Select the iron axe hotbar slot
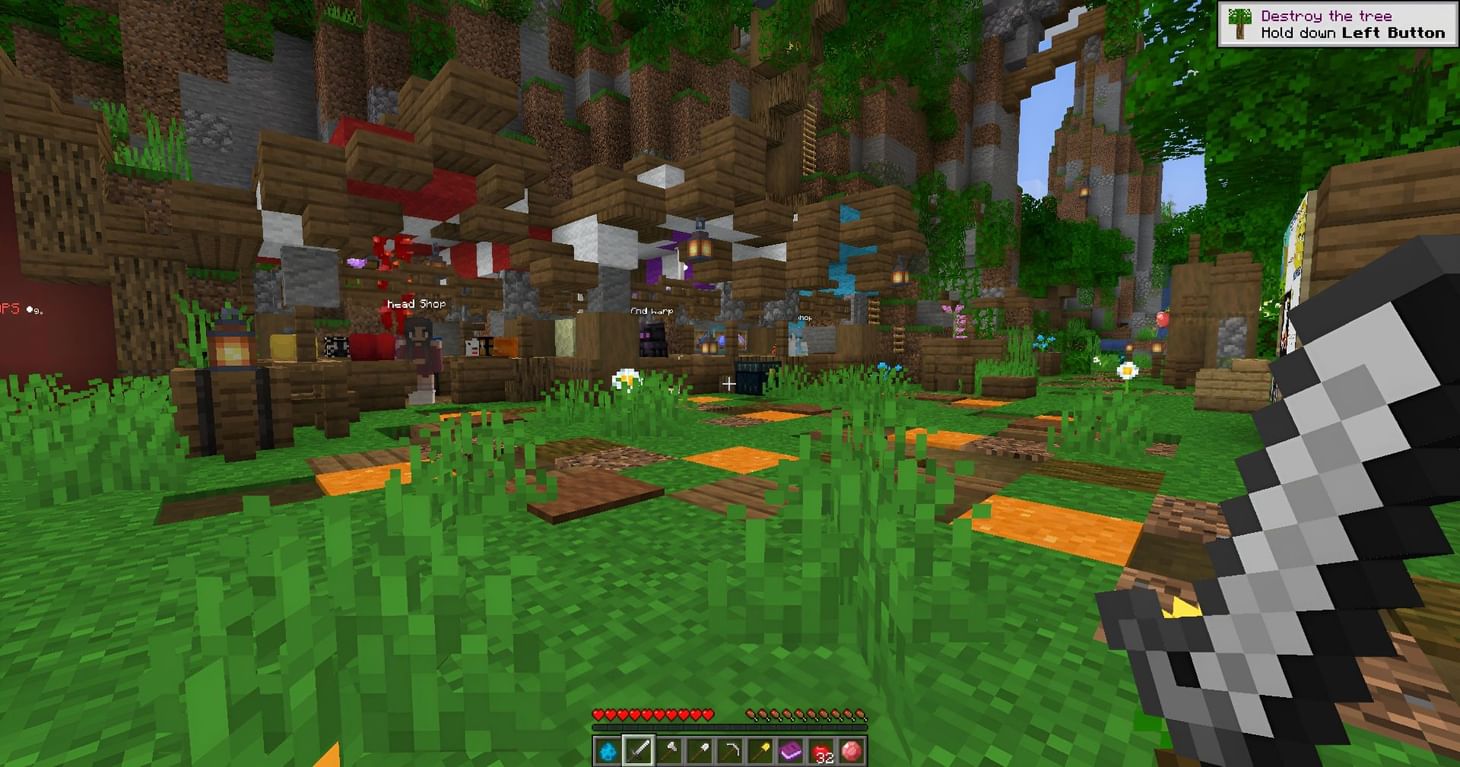The height and width of the screenshot is (767, 1460). coord(671,749)
